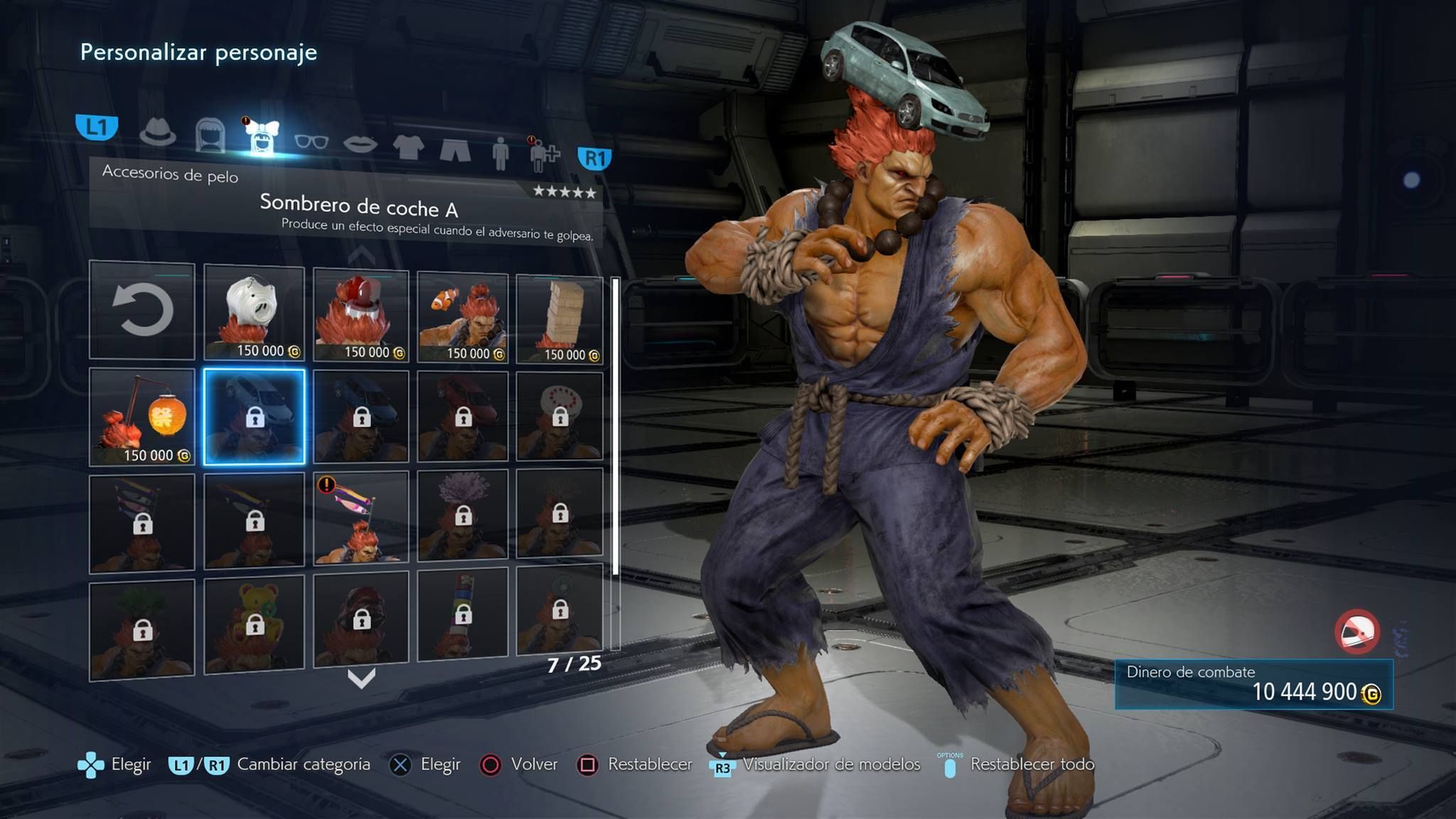Choose the locked red car hat

pos(463,417)
